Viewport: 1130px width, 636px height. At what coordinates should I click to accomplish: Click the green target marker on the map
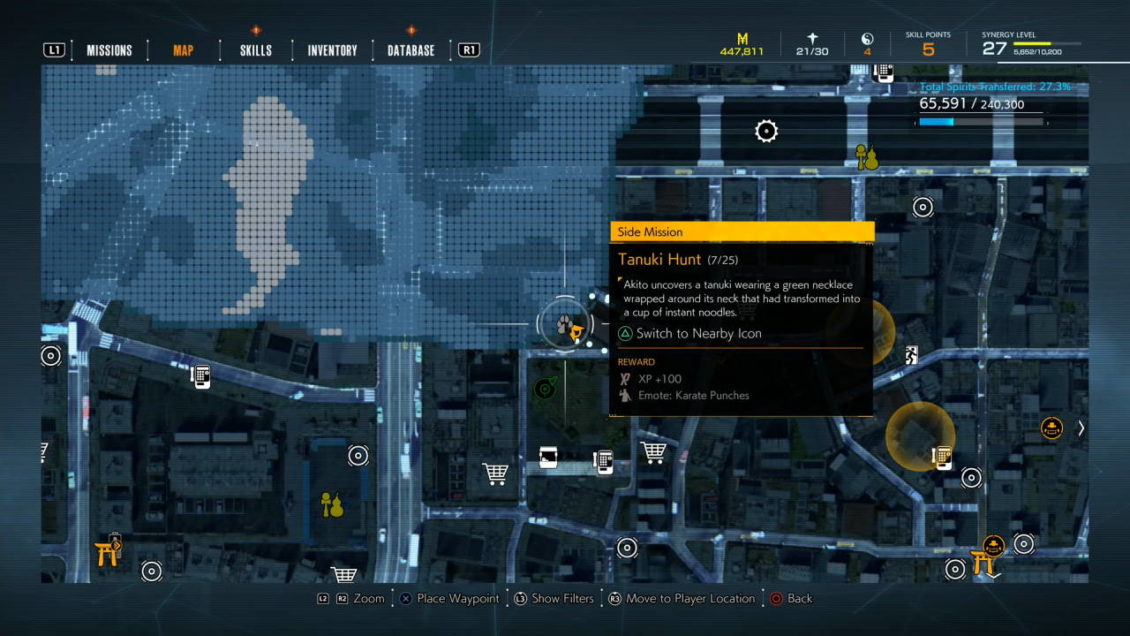click(545, 387)
